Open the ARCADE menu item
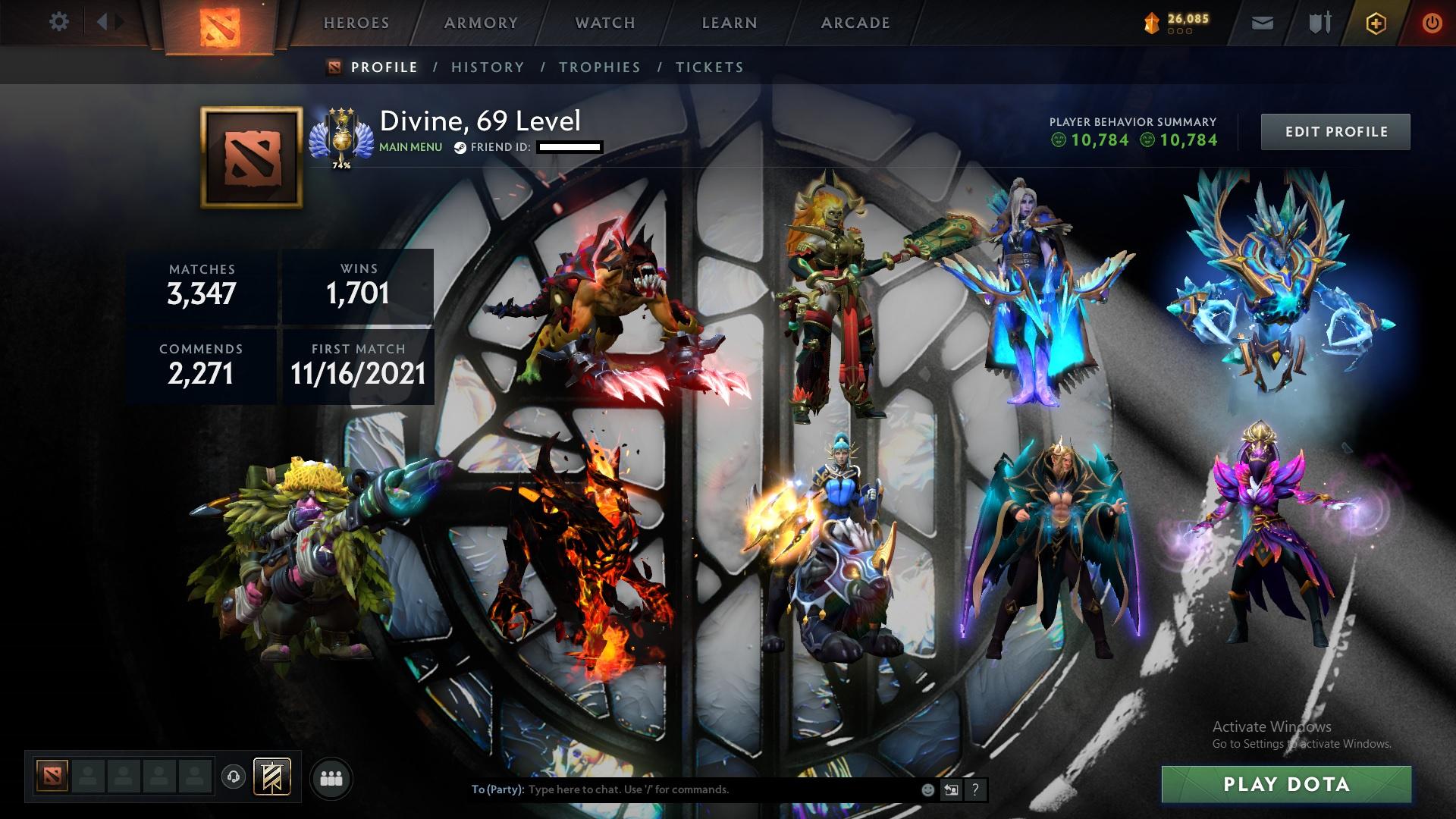This screenshot has width=1456, height=819. pos(854,22)
